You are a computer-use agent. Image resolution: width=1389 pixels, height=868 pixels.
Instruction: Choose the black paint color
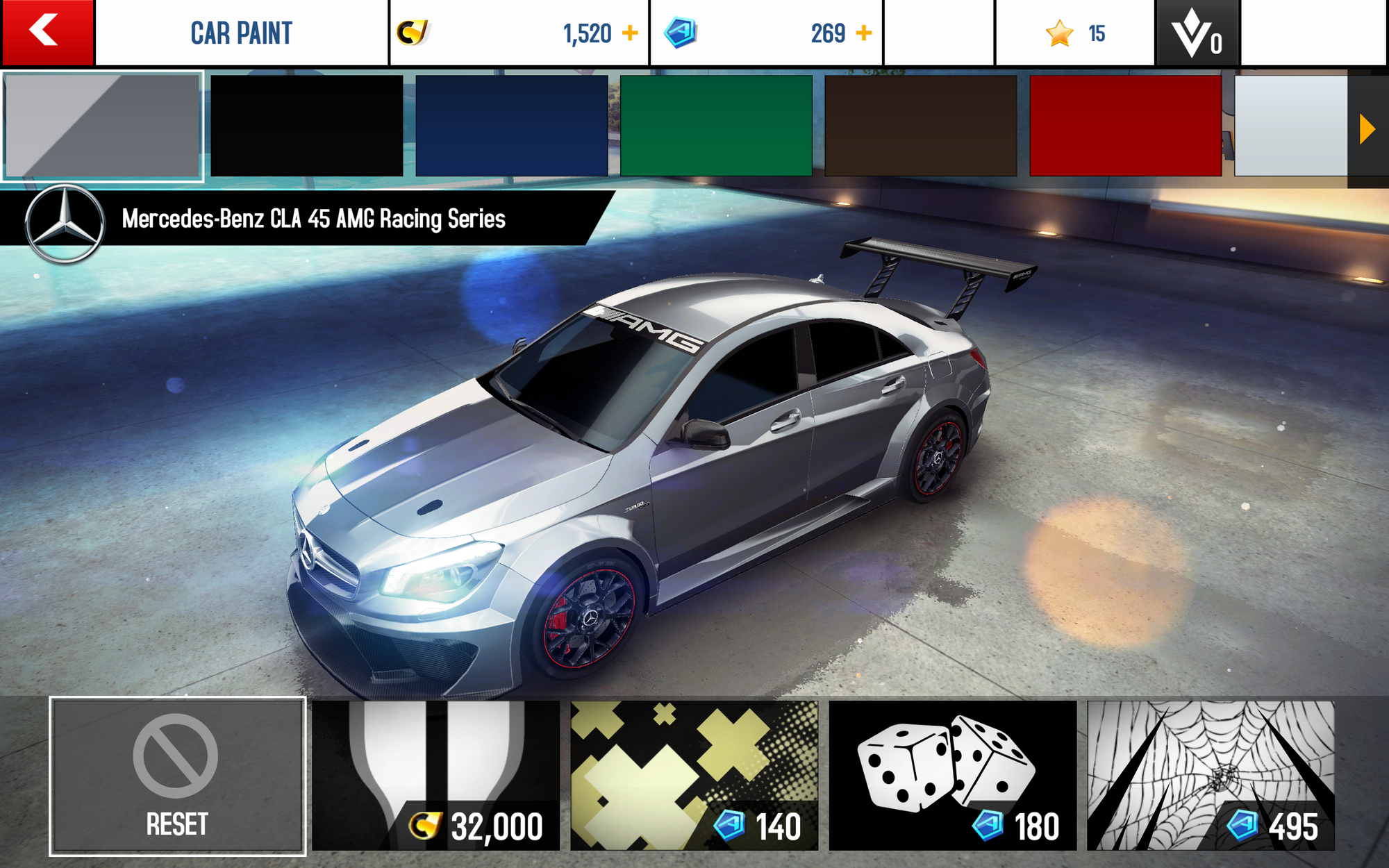click(x=306, y=126)
